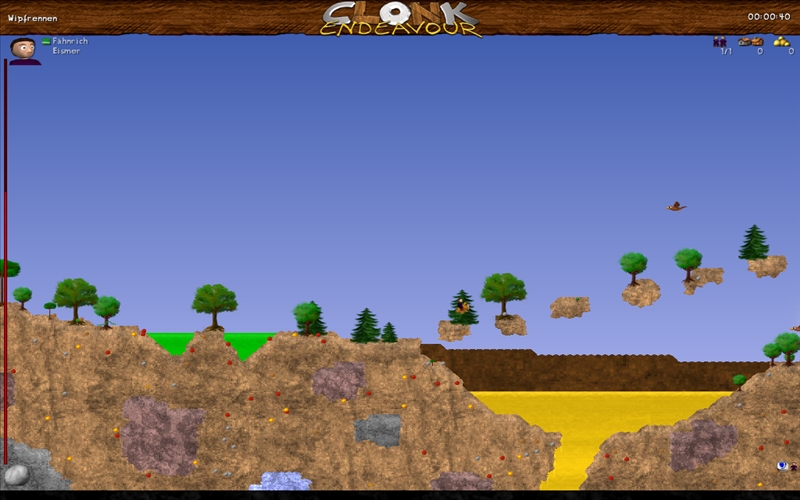Click the buildings count houses icon
This screenshot has height=500, width=800.
(751, 41)
